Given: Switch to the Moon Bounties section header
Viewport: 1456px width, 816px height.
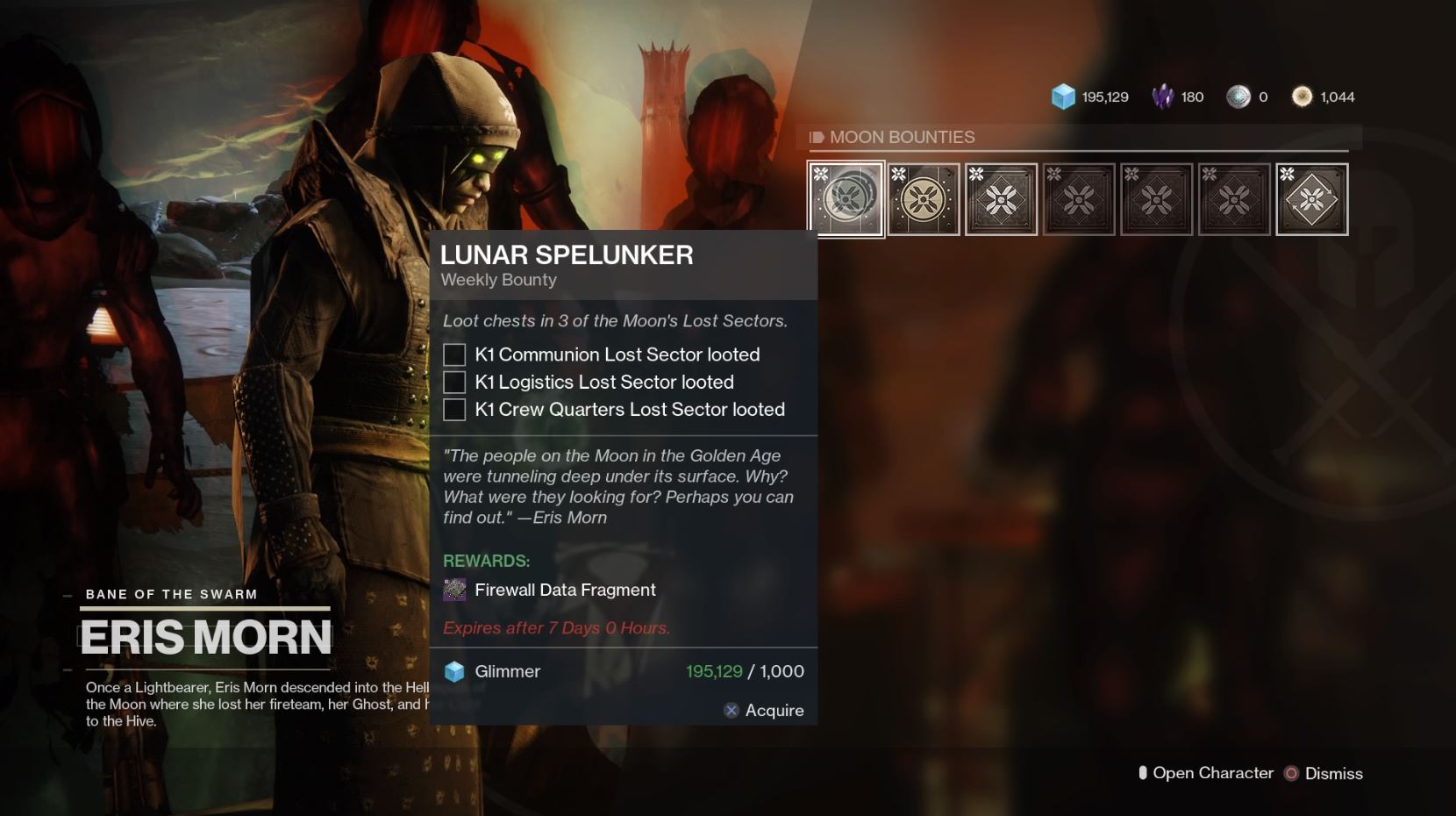Looking at the screenshot, I should click(x=905, y=137).
